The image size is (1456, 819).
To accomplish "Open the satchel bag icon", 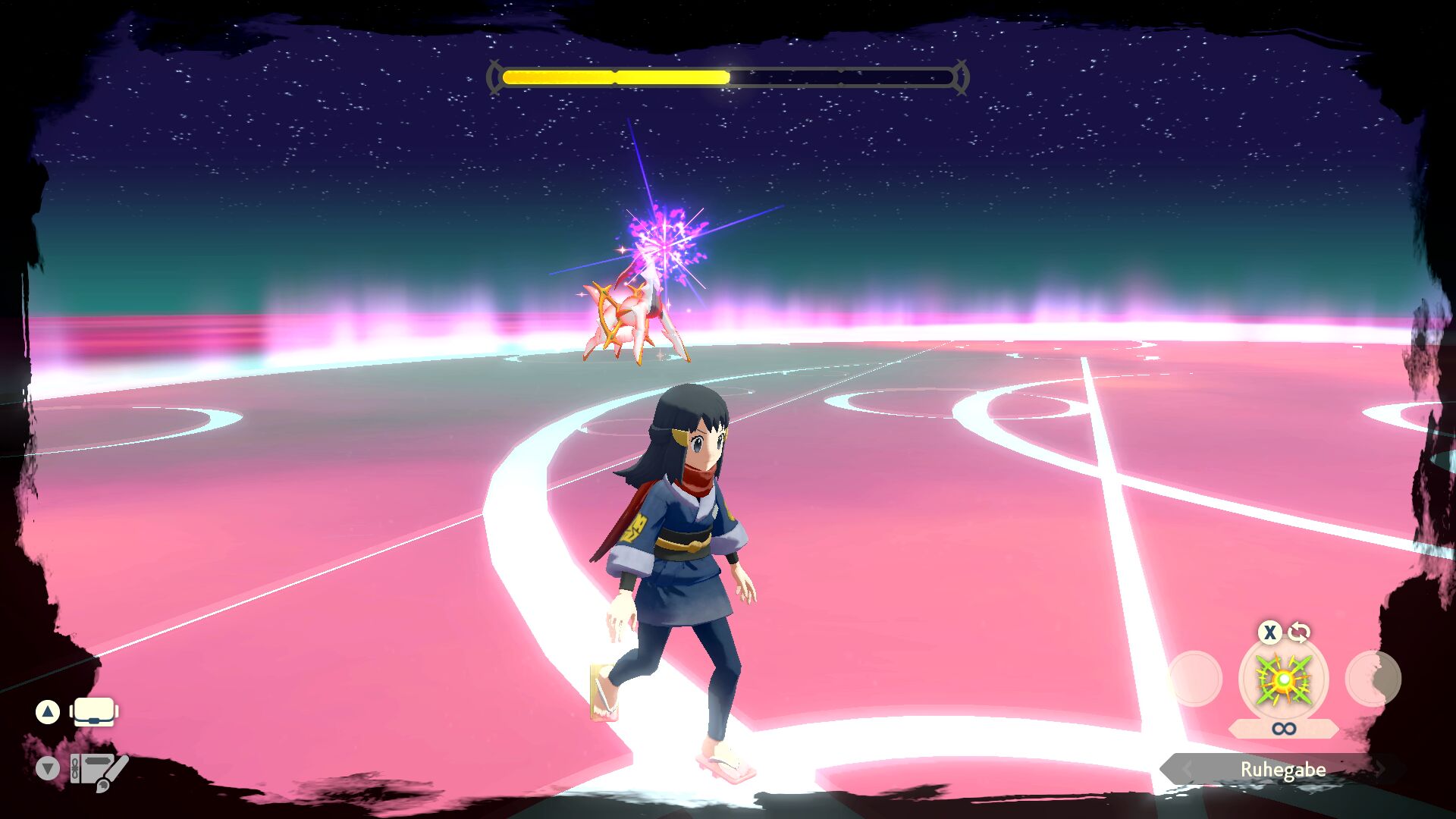I will (94, 712).
